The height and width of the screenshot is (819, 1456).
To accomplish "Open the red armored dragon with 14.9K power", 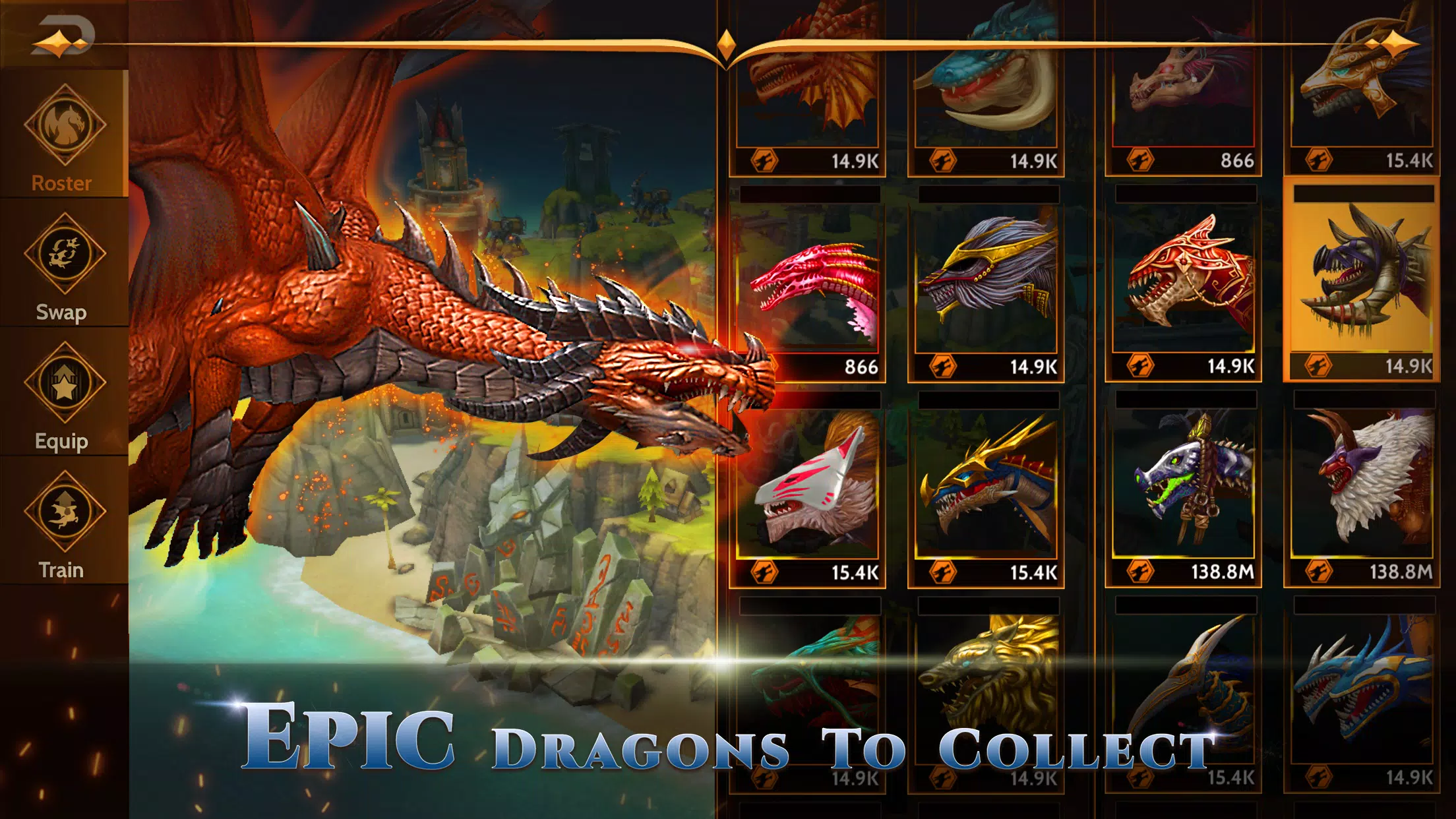I will tap(1180, 277).
